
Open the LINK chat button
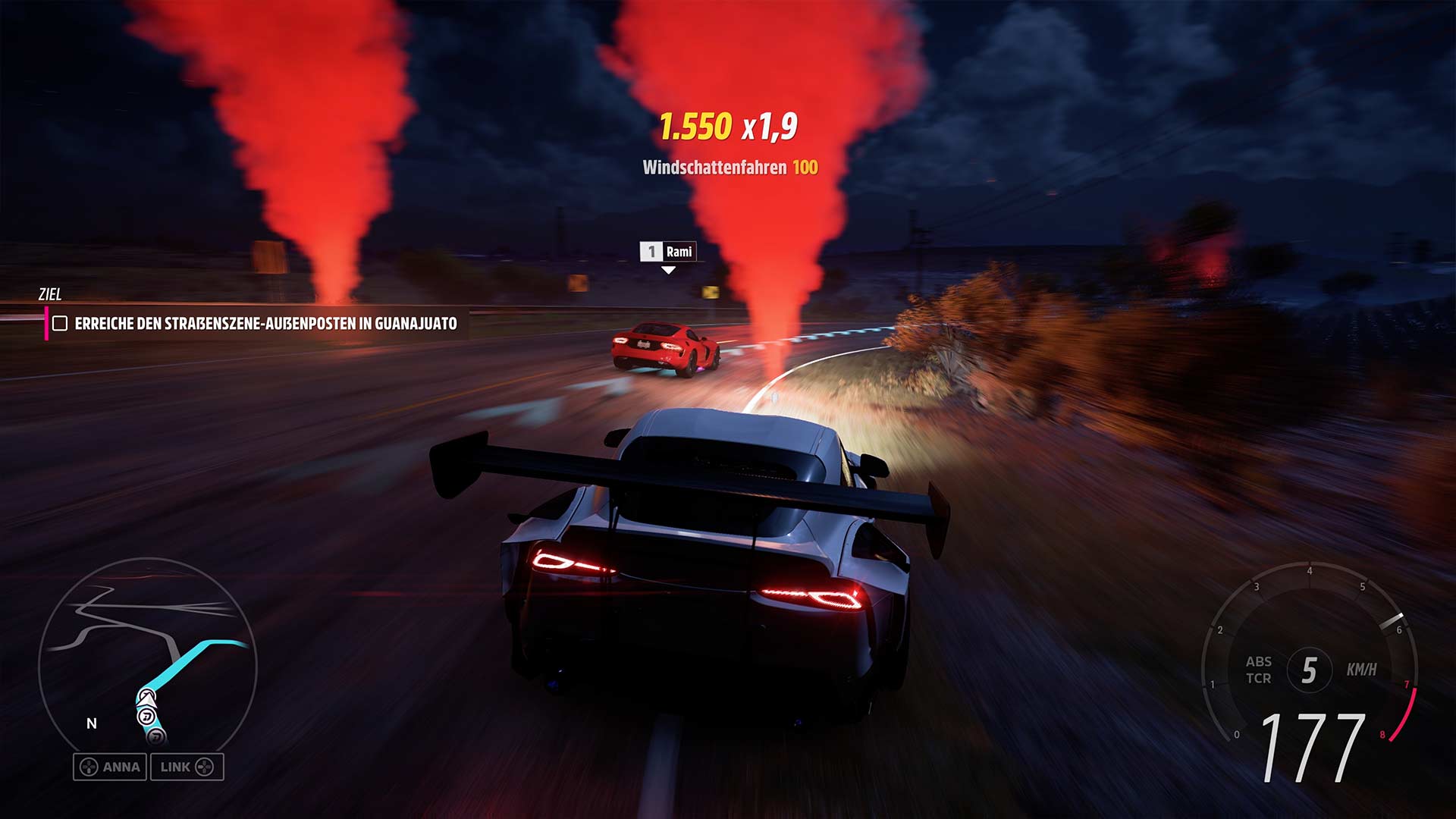click(187, 767)
